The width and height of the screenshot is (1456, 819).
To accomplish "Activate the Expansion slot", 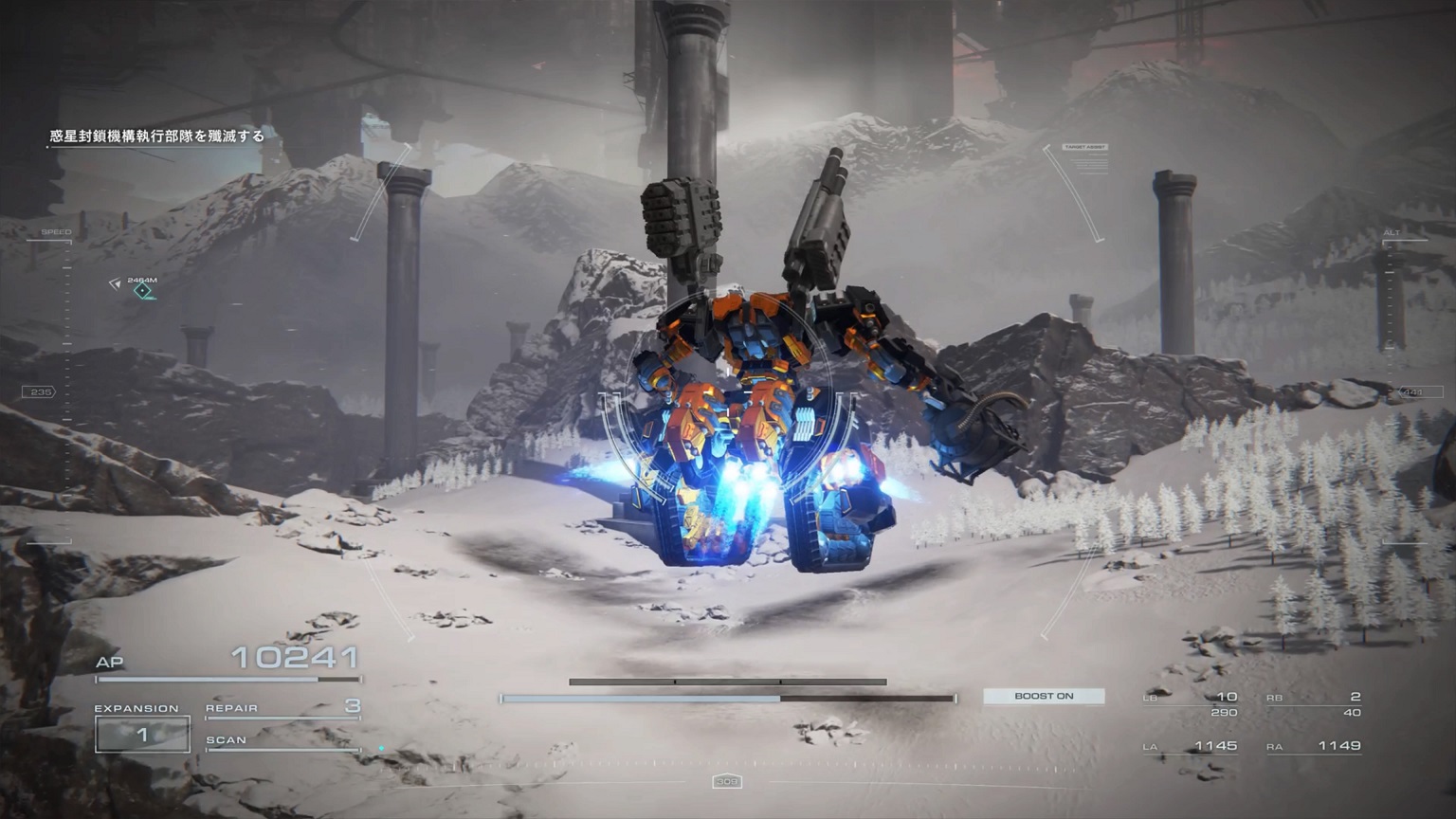I will (x=142, y=735).
